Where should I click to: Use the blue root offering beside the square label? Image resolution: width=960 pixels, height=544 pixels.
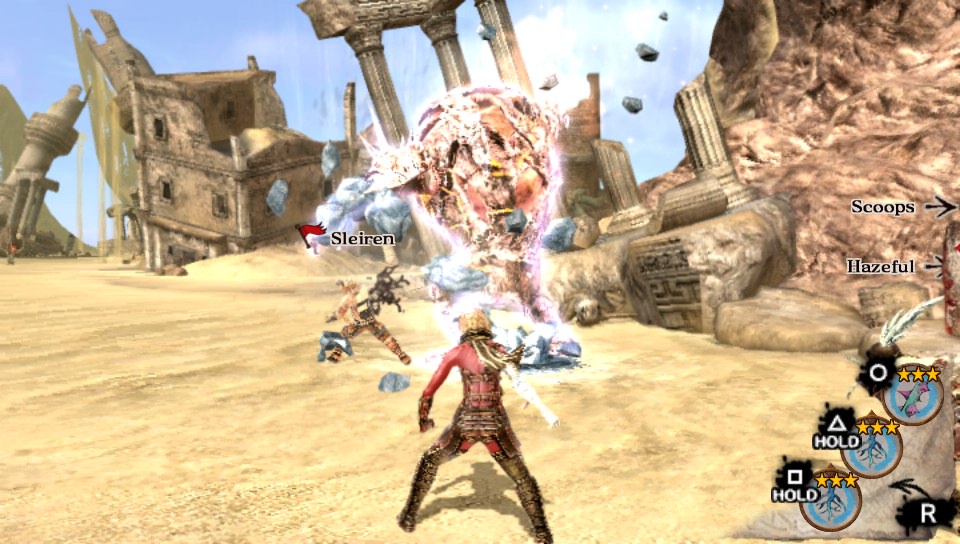point(830,502)
